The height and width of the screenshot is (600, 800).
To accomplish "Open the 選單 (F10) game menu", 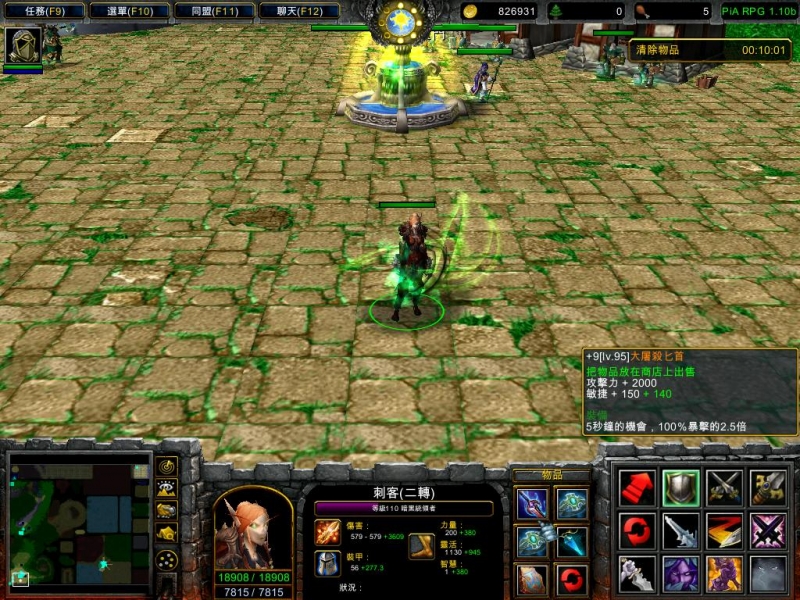I will [128, 12].
